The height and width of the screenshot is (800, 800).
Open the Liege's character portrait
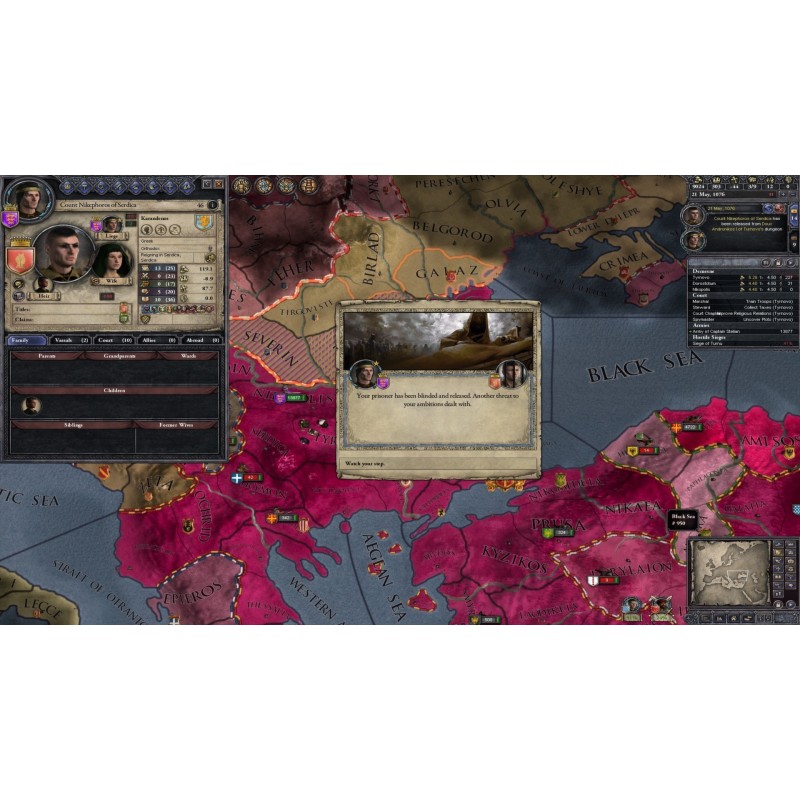click(113, 224)
